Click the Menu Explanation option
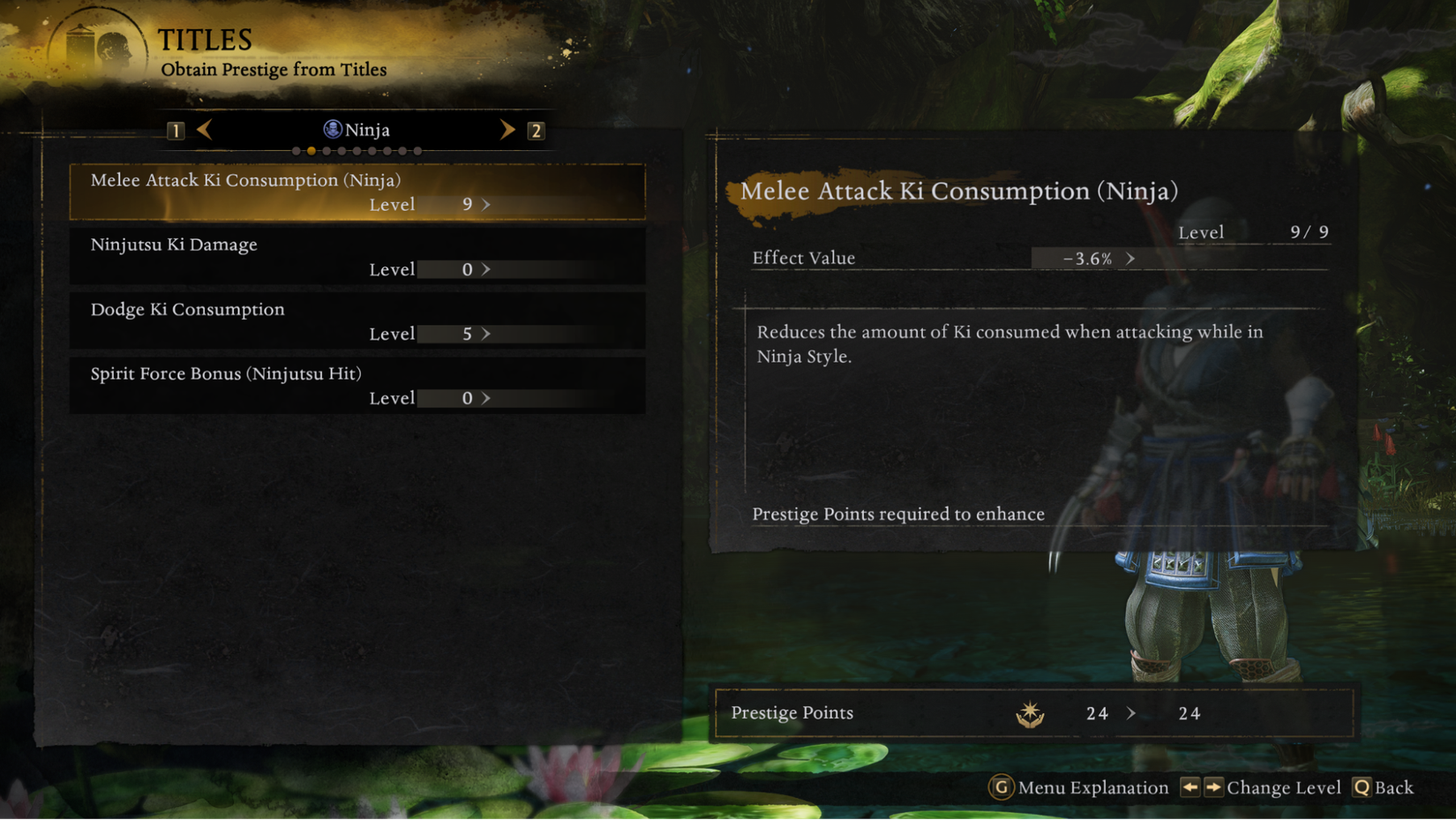The width and height of the screenshot is (1456, 820). click(x=1079, y=787)
